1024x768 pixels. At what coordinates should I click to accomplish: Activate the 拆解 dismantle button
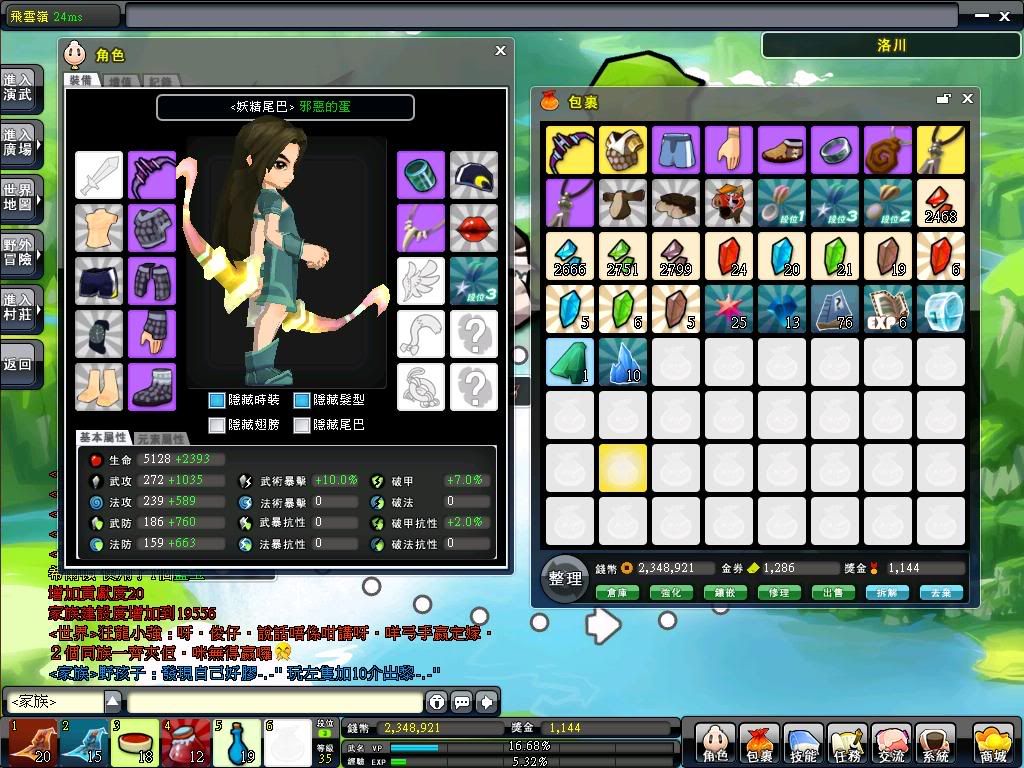click(x=887, y=593)
